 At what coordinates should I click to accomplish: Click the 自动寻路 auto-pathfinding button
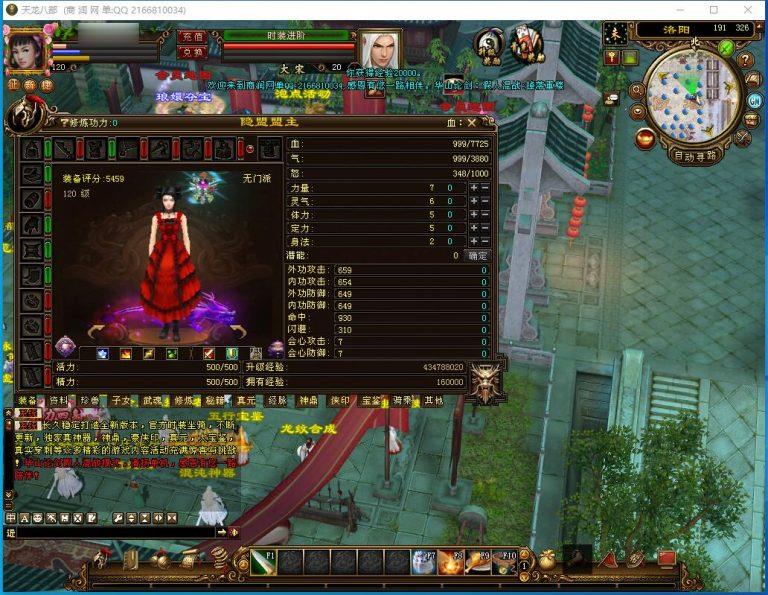click(x=696, y=155)
